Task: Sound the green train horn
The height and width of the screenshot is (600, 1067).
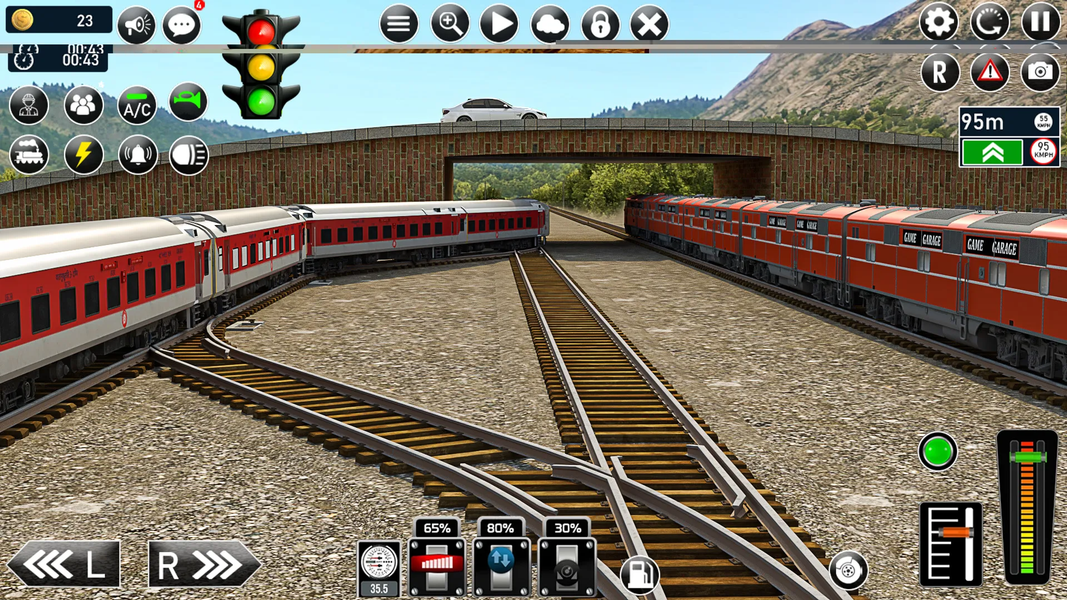Action: click(187, 102)
